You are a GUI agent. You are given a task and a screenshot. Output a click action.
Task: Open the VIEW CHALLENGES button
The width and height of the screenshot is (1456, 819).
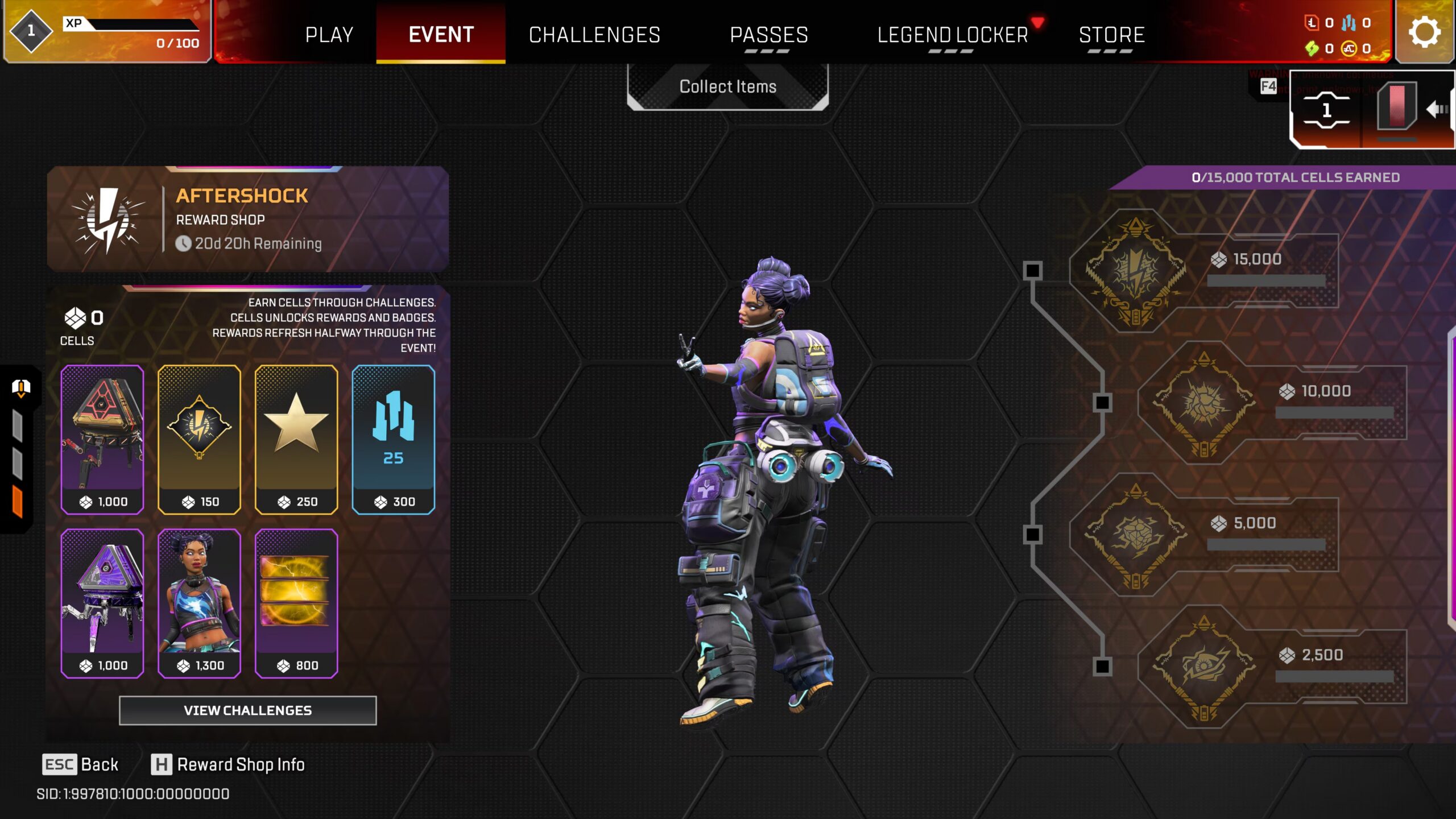(247, 710)
